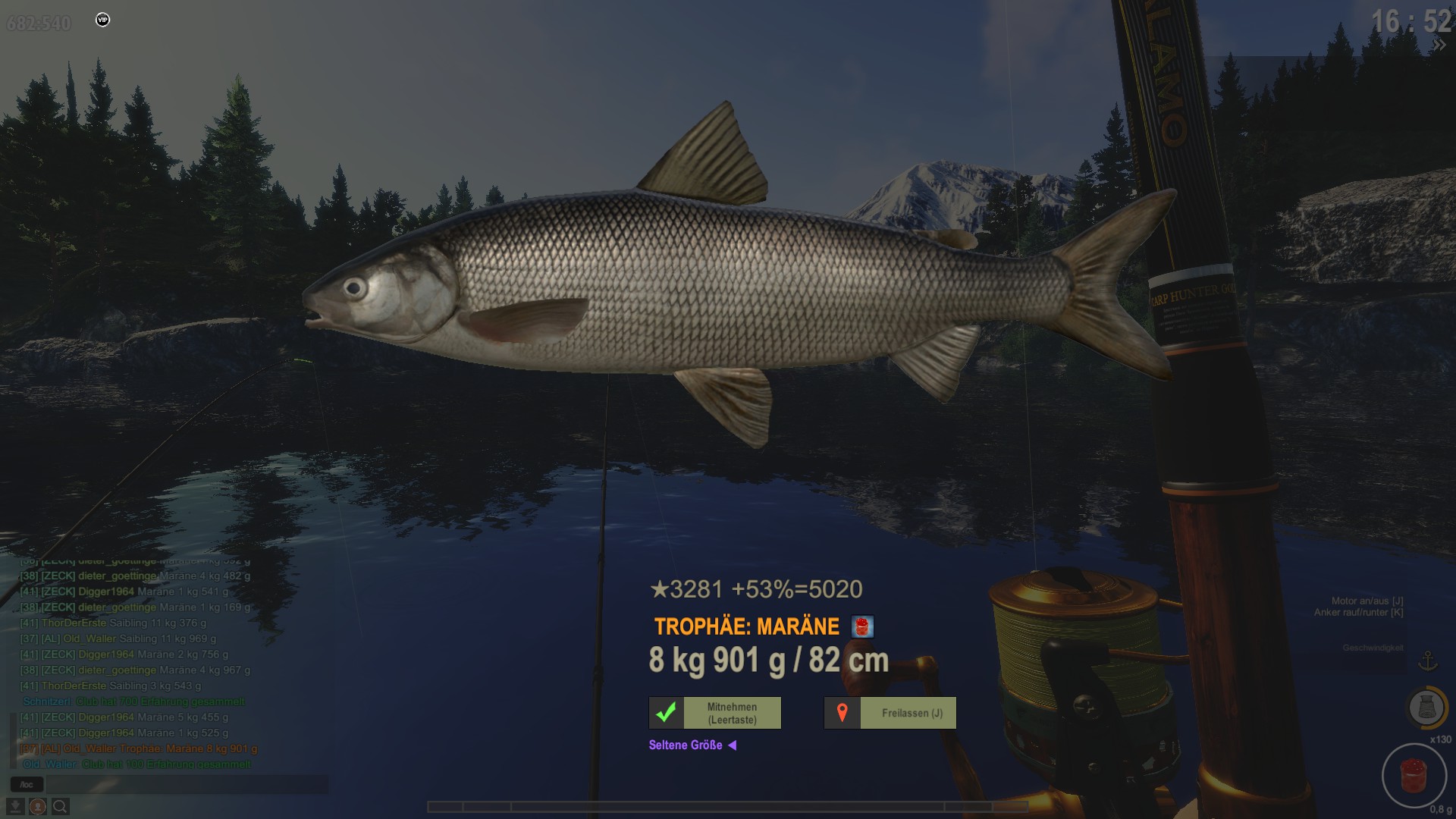Keep the fish with Mitnehmen
Screen dimensions: 1456x819
tap(715, 713)
